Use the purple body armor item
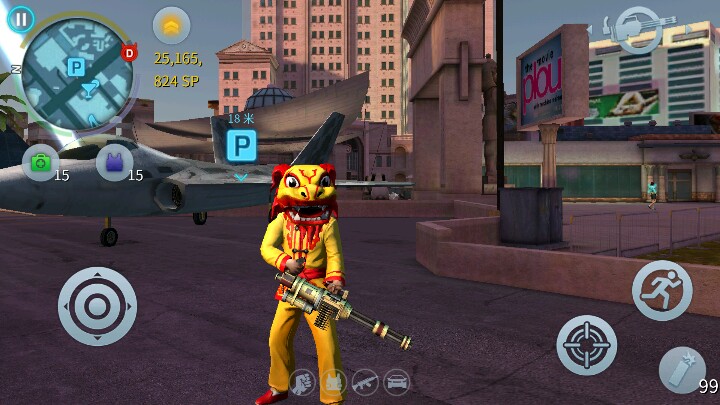Viewport: 720px width, 405px height. tap(113, 161)
